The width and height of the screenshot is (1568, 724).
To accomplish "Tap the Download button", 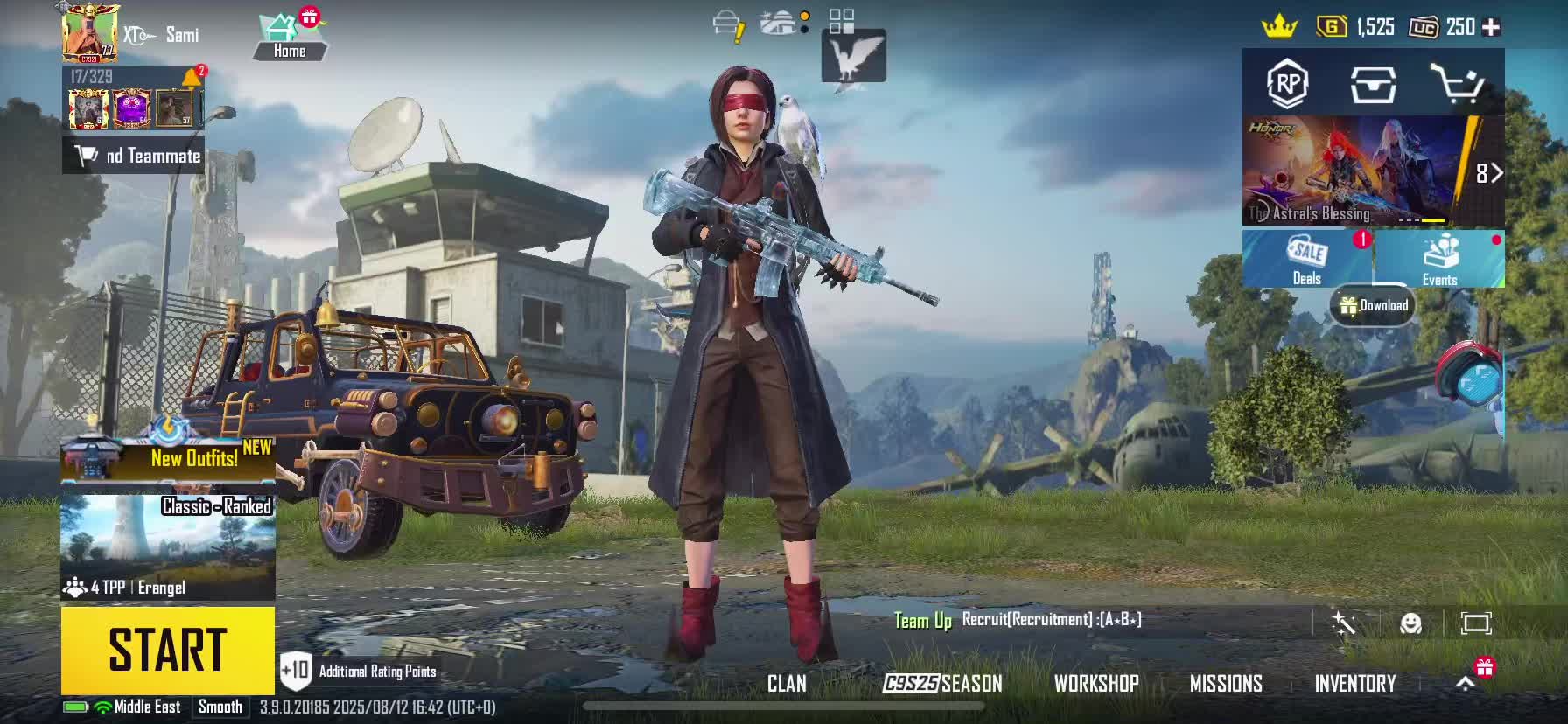I will 1374,305.
